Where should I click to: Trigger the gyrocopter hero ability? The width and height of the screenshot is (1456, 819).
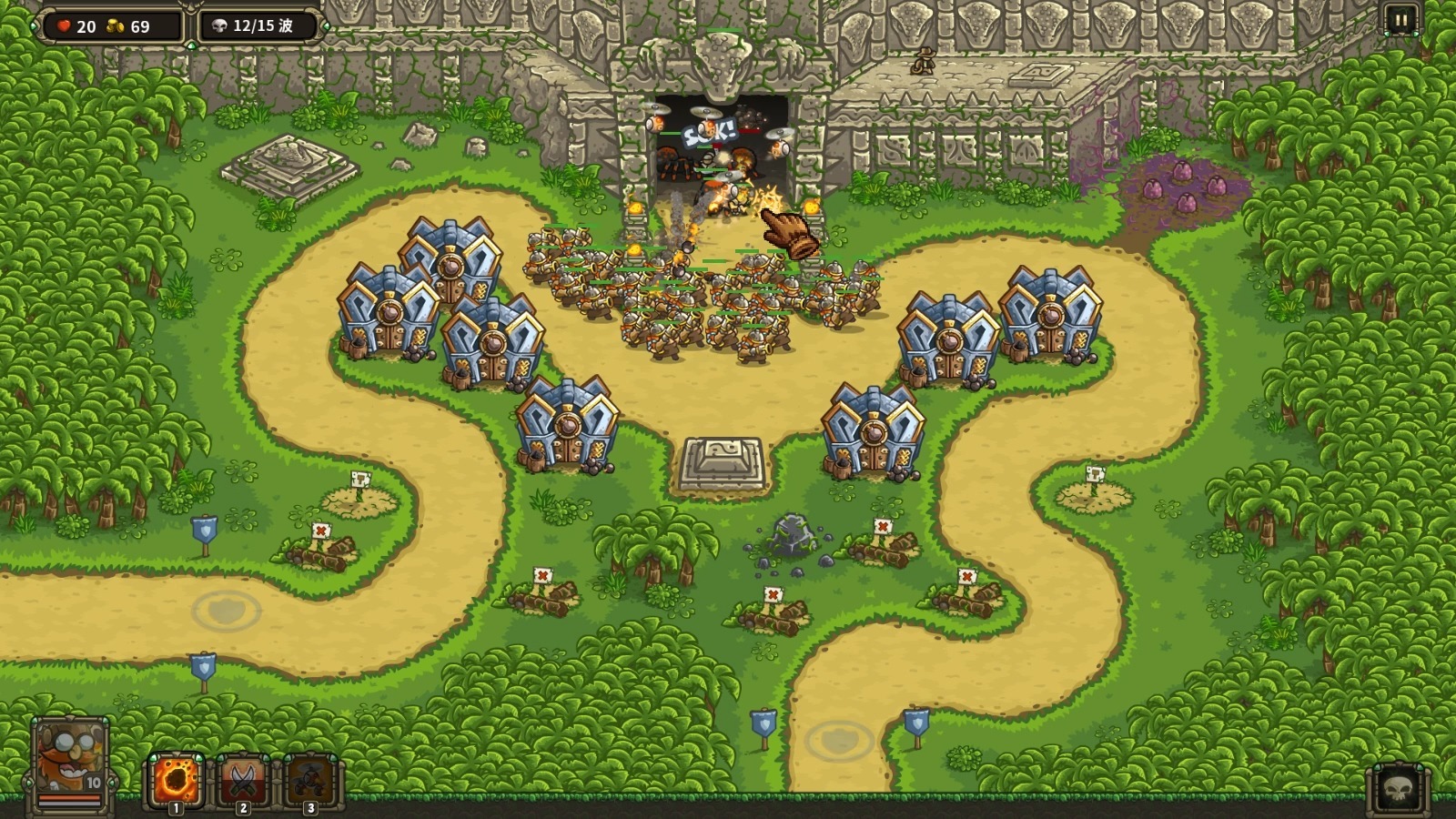point(309,779)
